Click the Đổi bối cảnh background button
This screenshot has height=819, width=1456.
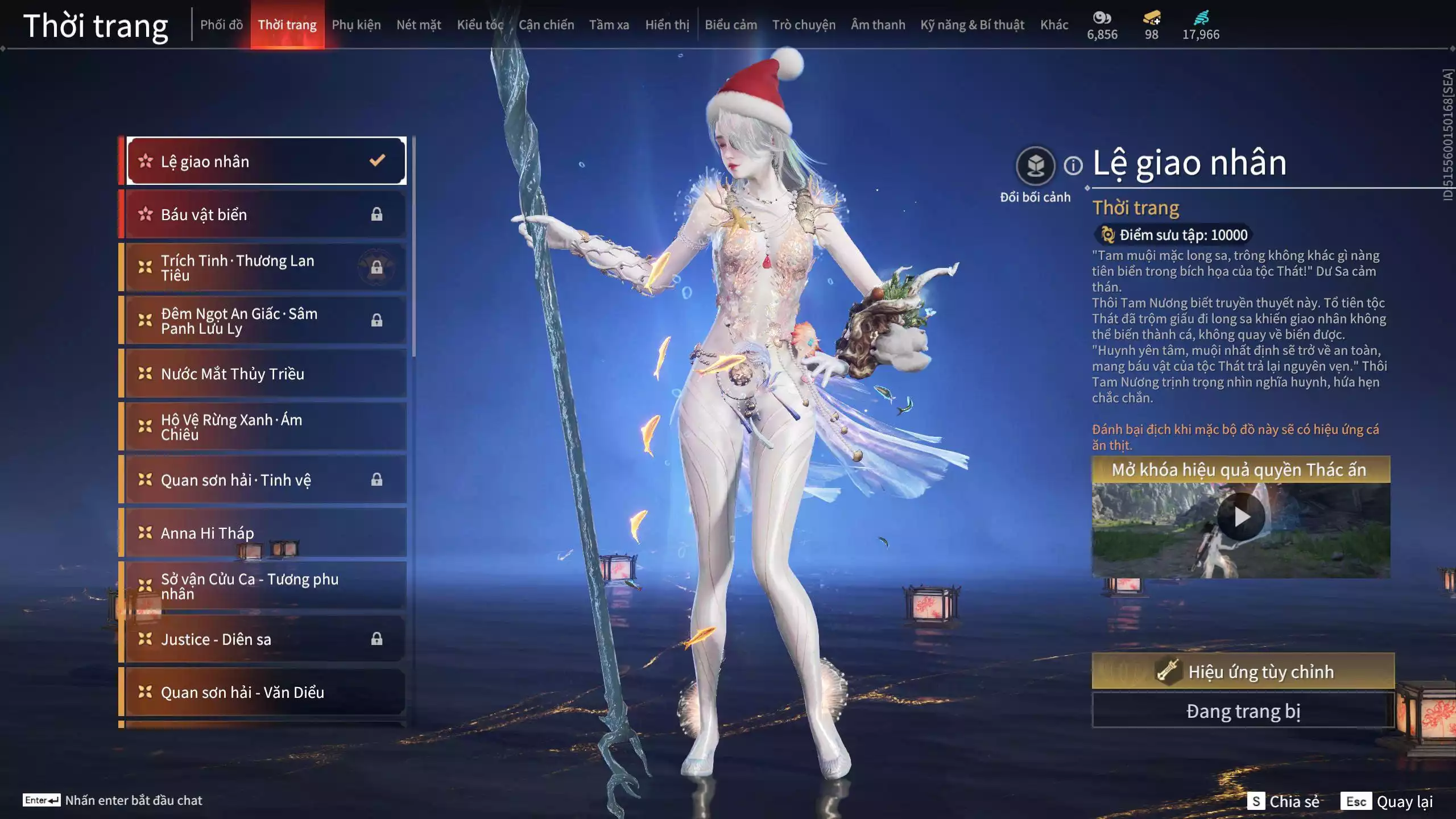[1035, 166]
